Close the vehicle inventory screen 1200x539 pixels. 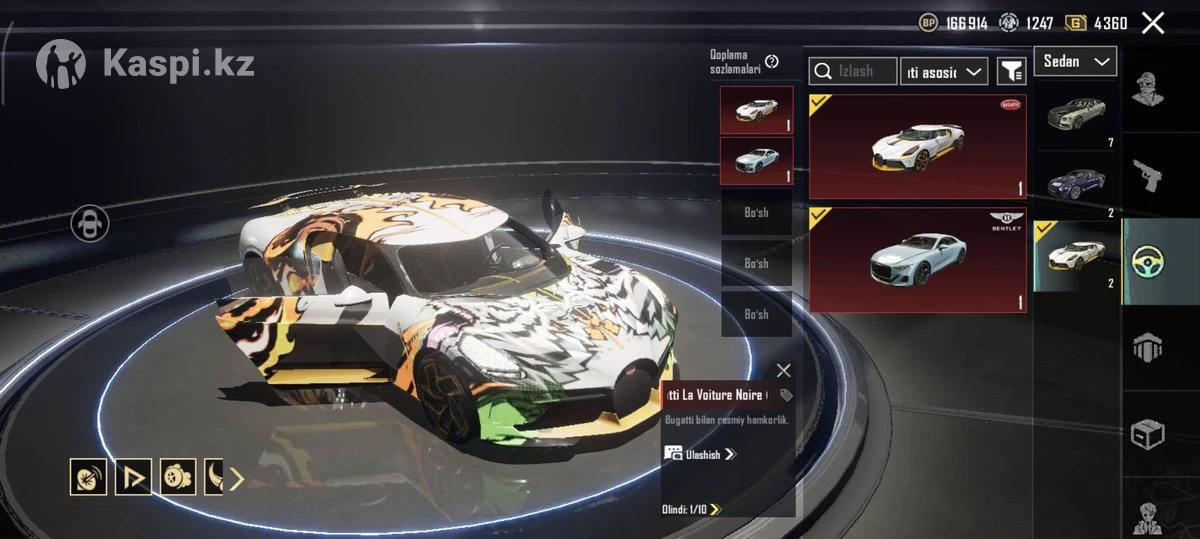1153,23
